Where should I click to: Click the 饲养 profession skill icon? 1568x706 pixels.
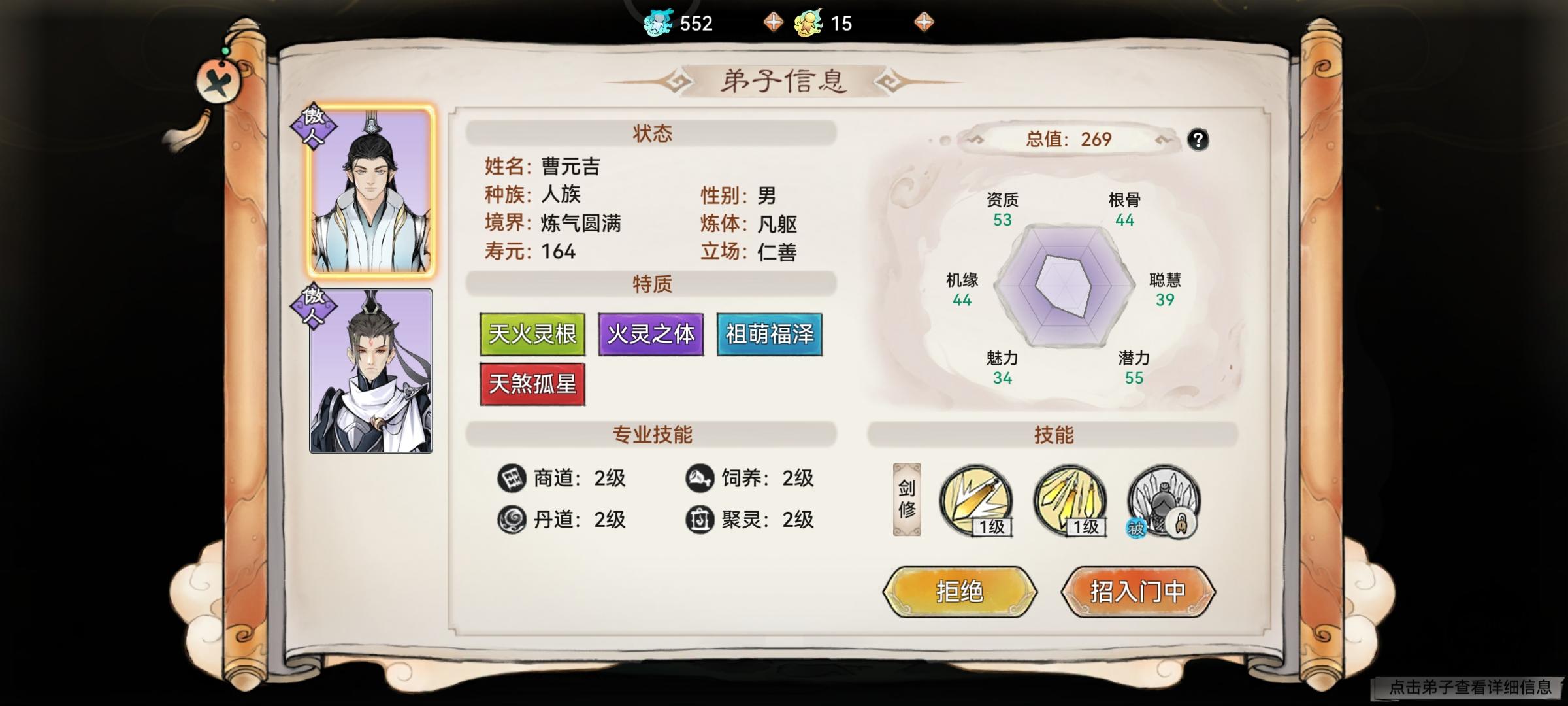coord(700,479)
